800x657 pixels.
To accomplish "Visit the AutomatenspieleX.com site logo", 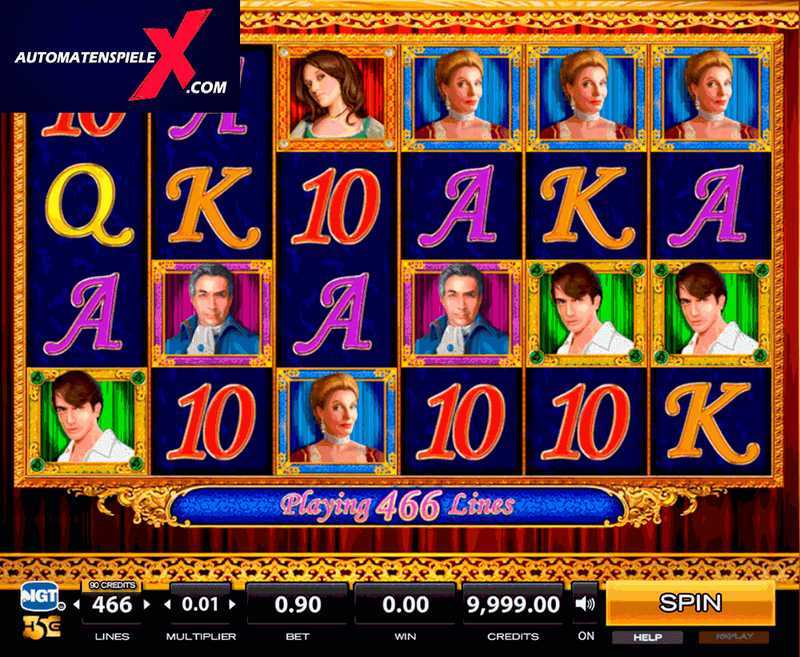I will coord(120,56).
